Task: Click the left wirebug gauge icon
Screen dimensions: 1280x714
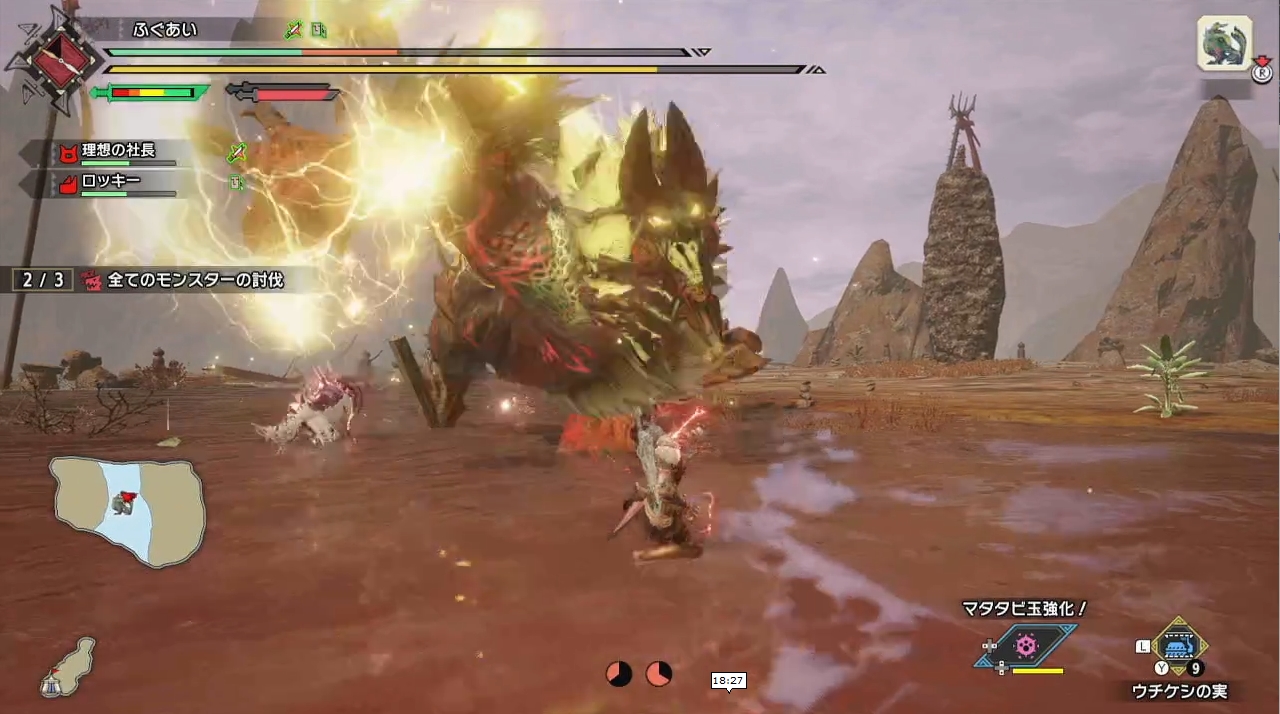Action: pos(619,674)
